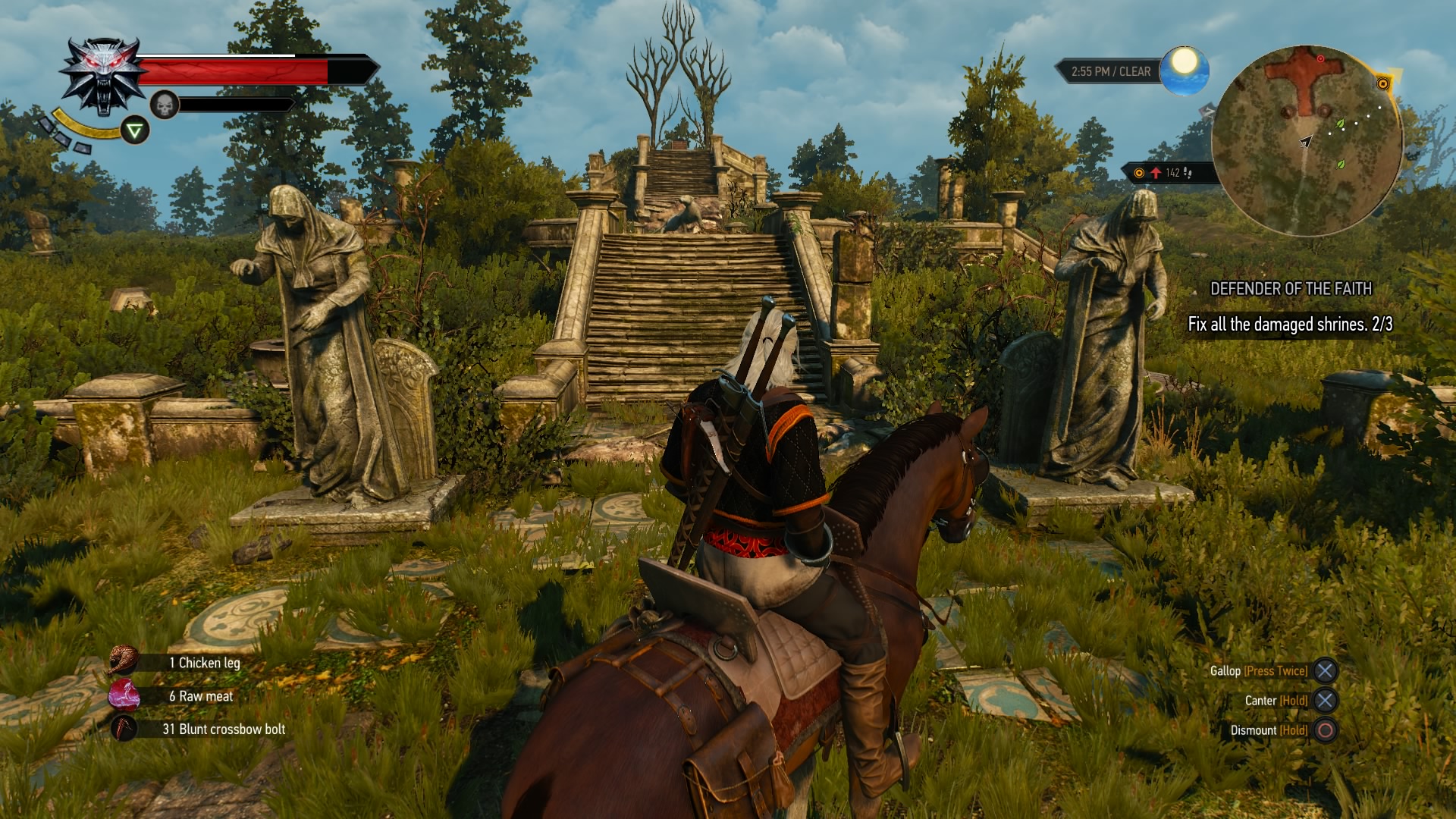Click the sun weather icon
Screen dimensions: 1456x819
pyautogui.click(x=1184, y=70)
